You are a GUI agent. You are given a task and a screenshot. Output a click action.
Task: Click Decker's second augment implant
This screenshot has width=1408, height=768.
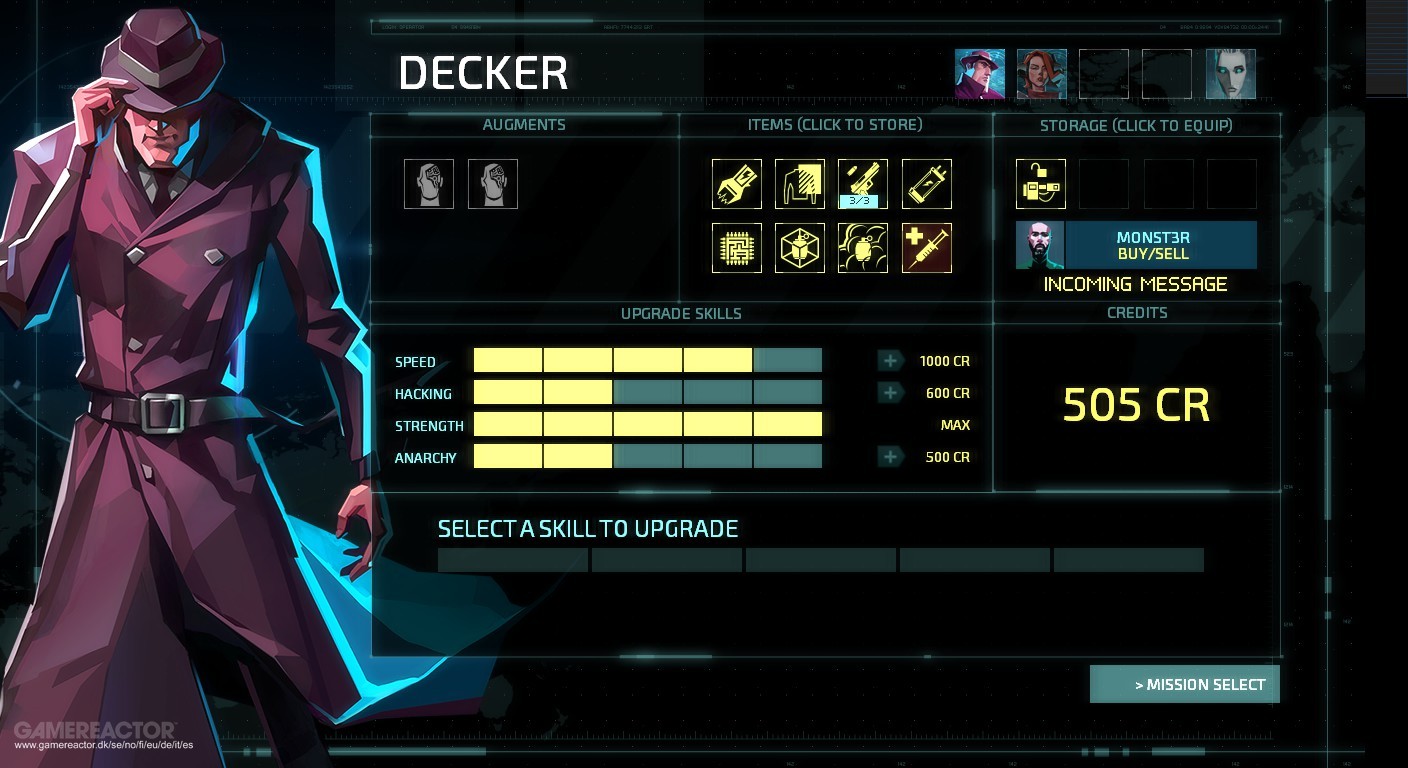click(493, 183)
